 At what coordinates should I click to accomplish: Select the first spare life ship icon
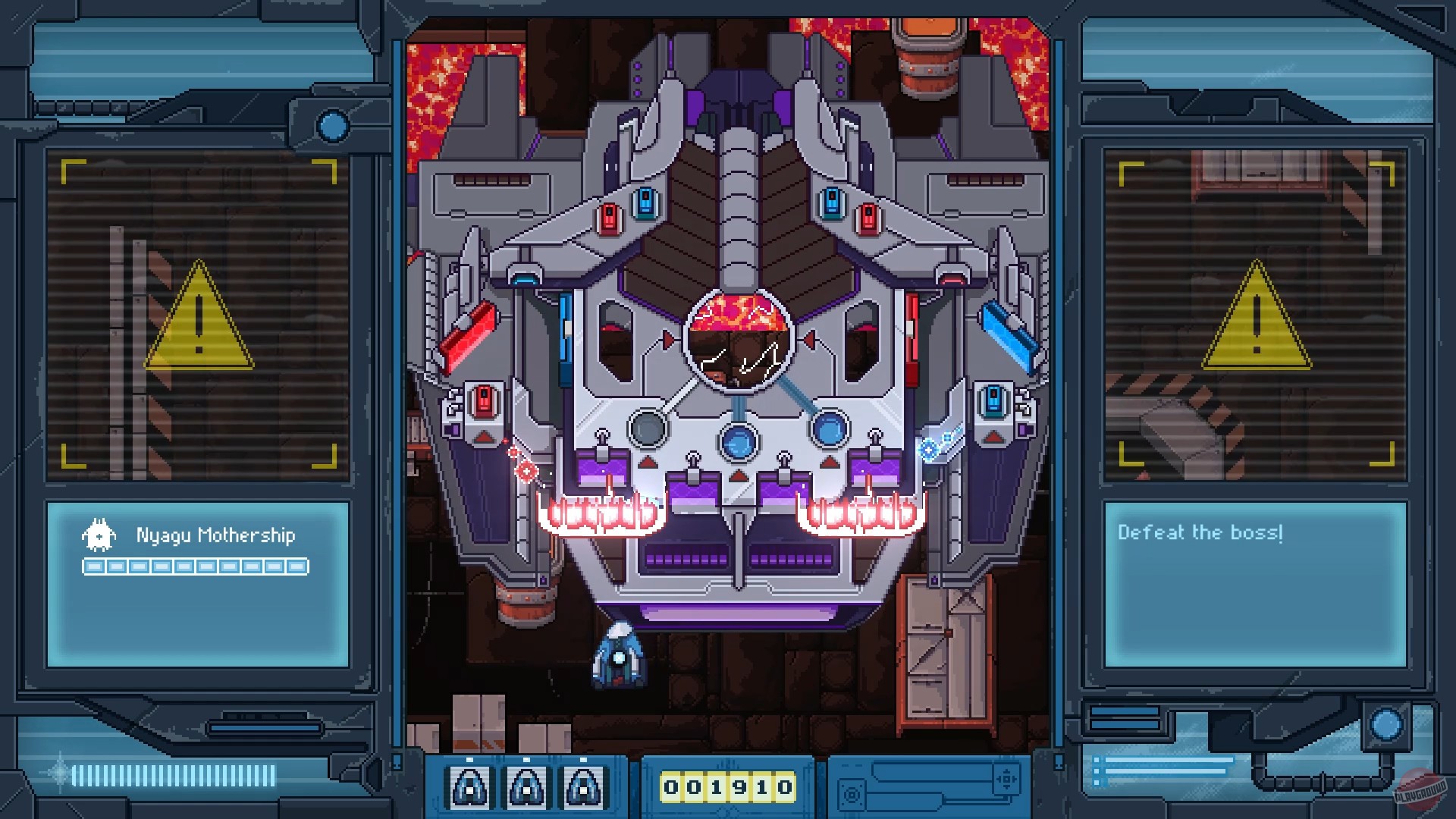pos(470,787)
